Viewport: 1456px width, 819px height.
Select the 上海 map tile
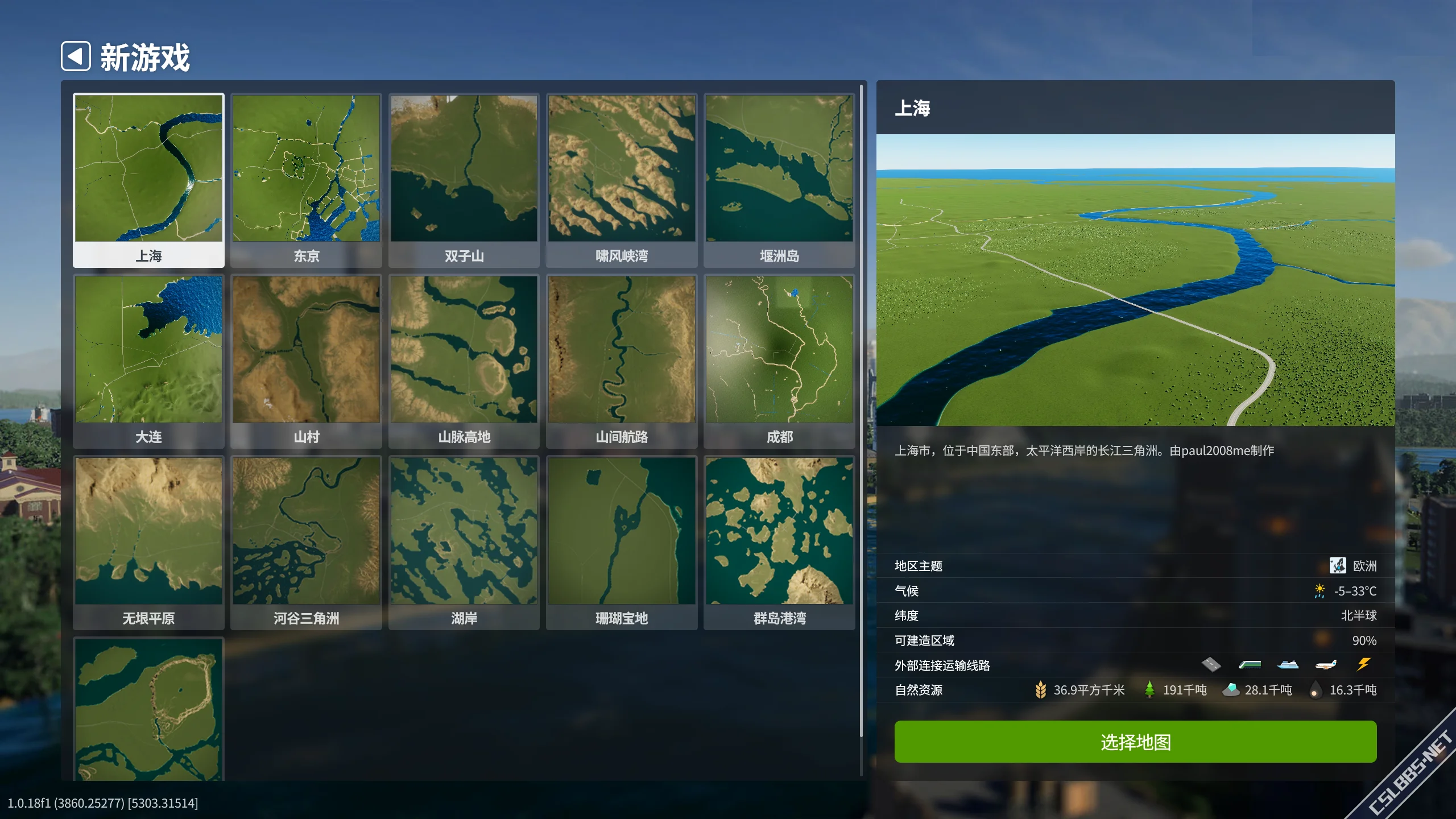click(x=148, y=180)
